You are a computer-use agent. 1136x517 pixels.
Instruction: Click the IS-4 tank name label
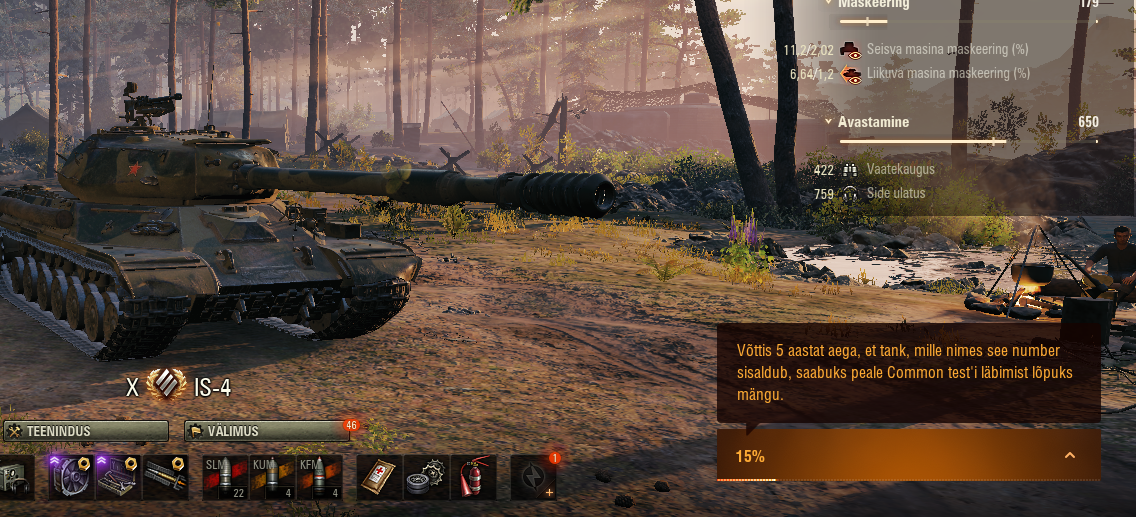click(212, 388)
